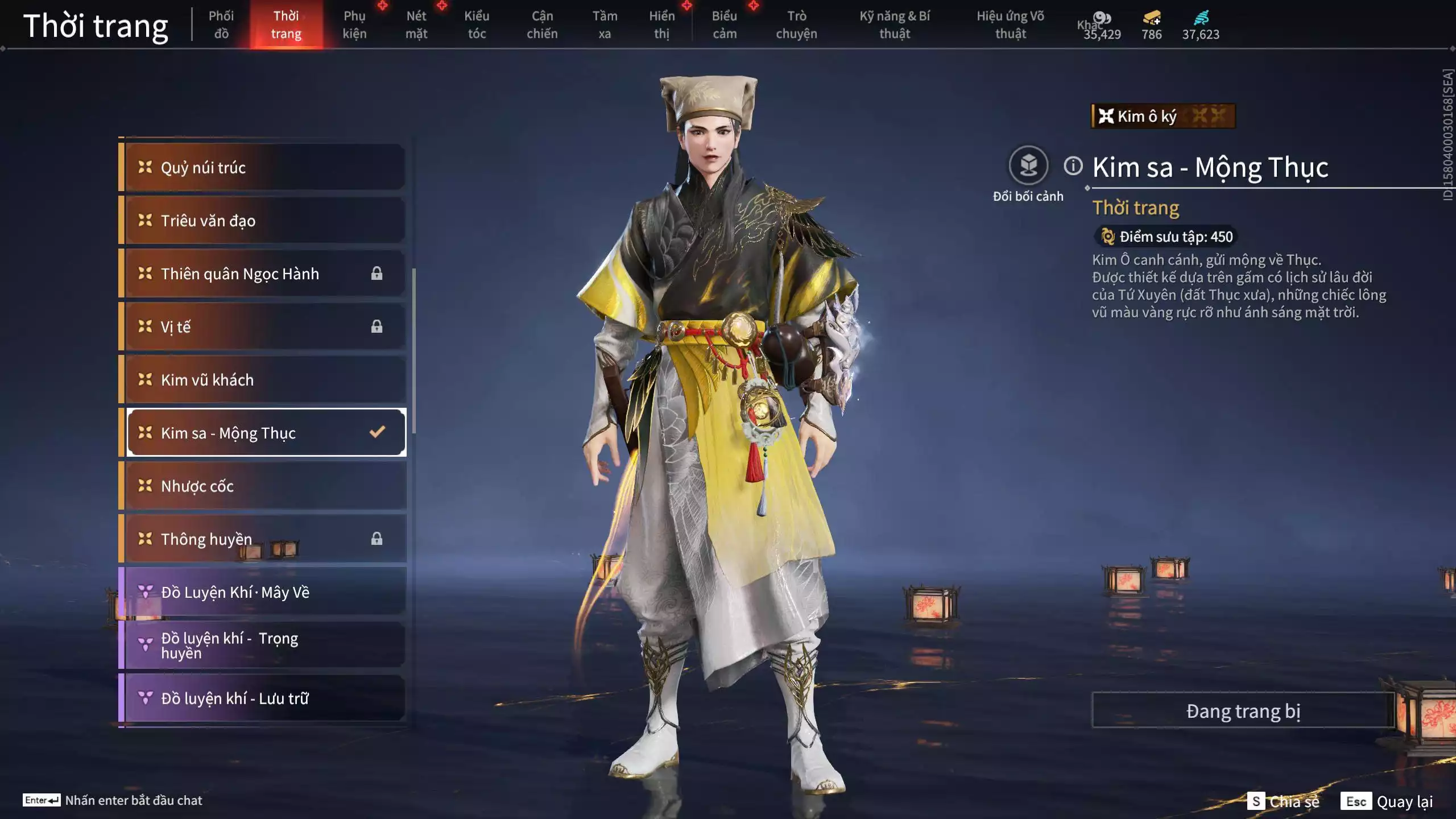Click the 'Đang trang bị' button

pos(1243,710)
